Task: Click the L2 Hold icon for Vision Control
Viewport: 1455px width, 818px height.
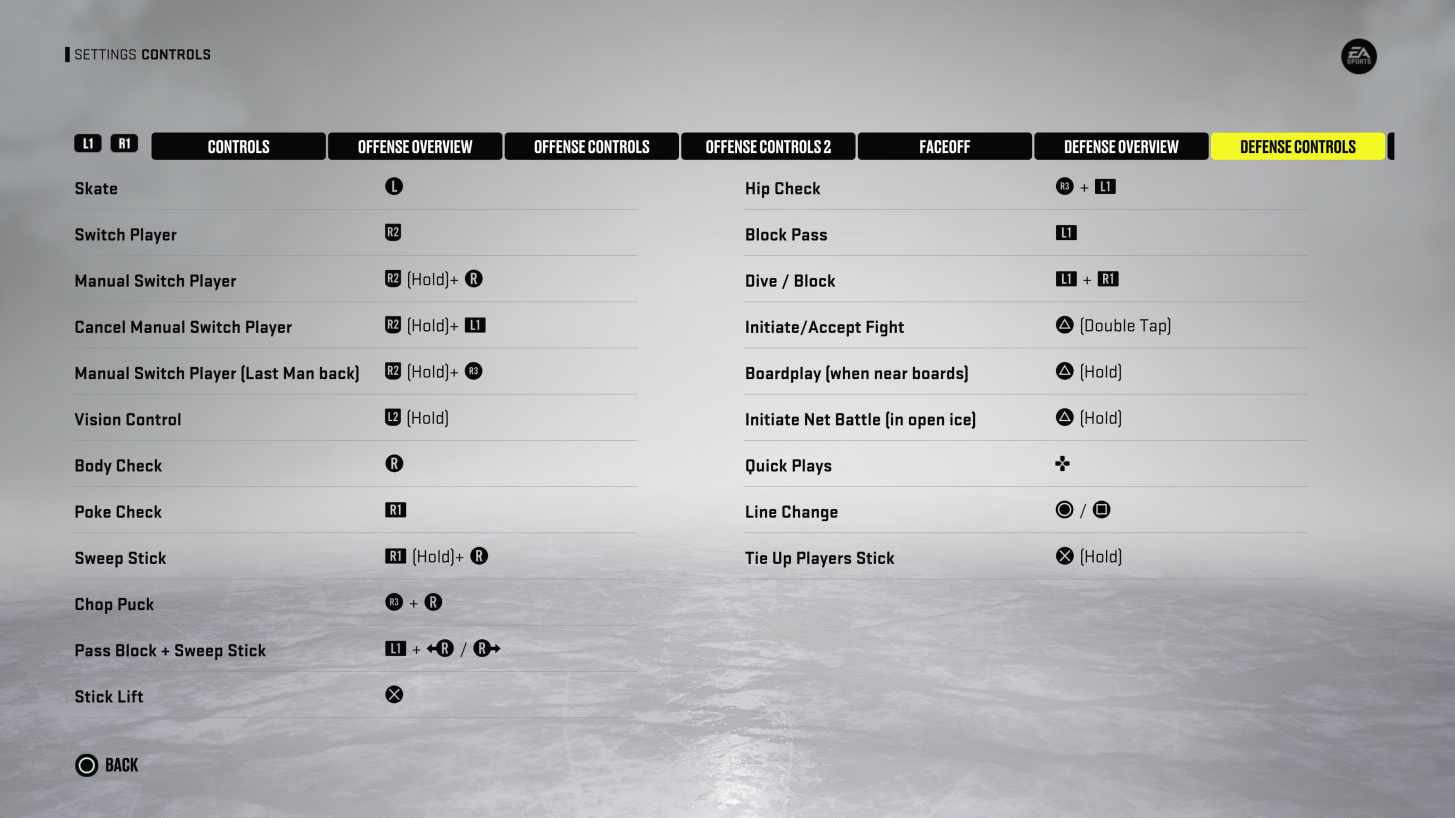Action: tap(393, 417)
